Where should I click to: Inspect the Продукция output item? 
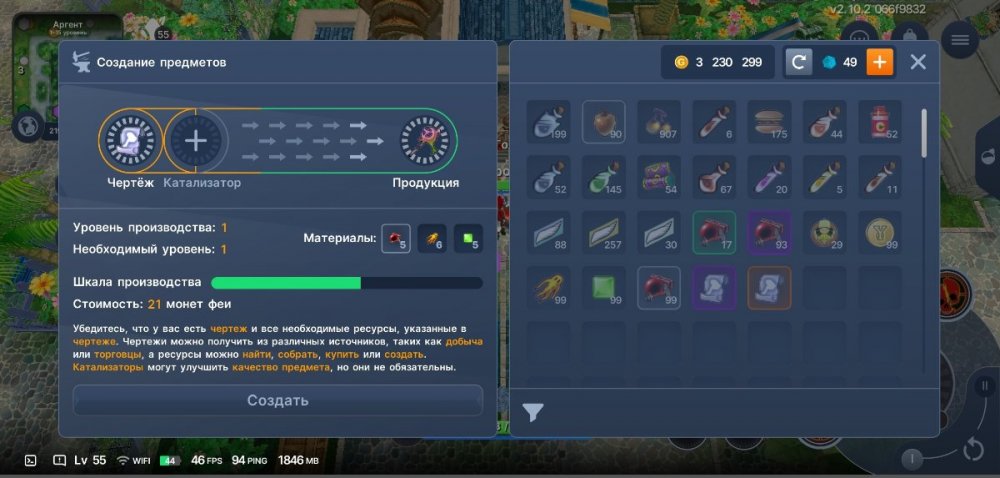pyautogui.click(x=423, y=141)
